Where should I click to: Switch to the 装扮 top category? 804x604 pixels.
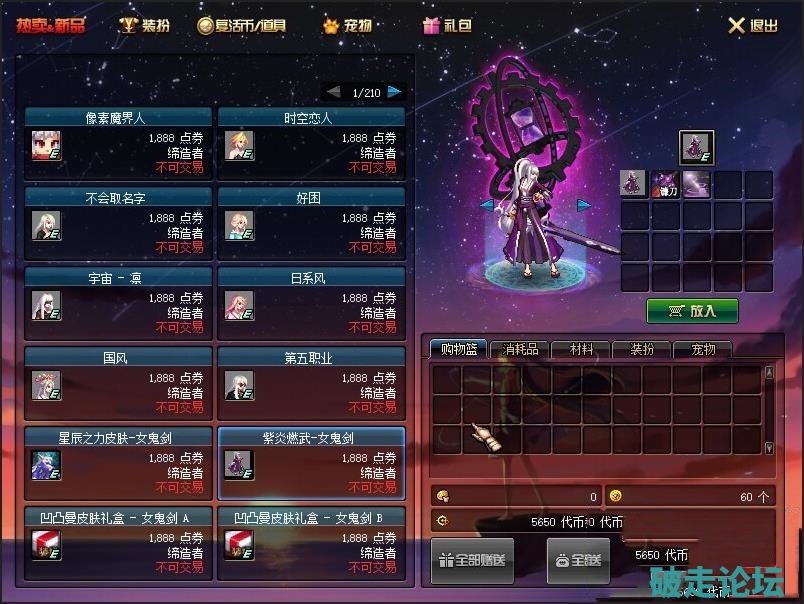[x=144, y=25]
